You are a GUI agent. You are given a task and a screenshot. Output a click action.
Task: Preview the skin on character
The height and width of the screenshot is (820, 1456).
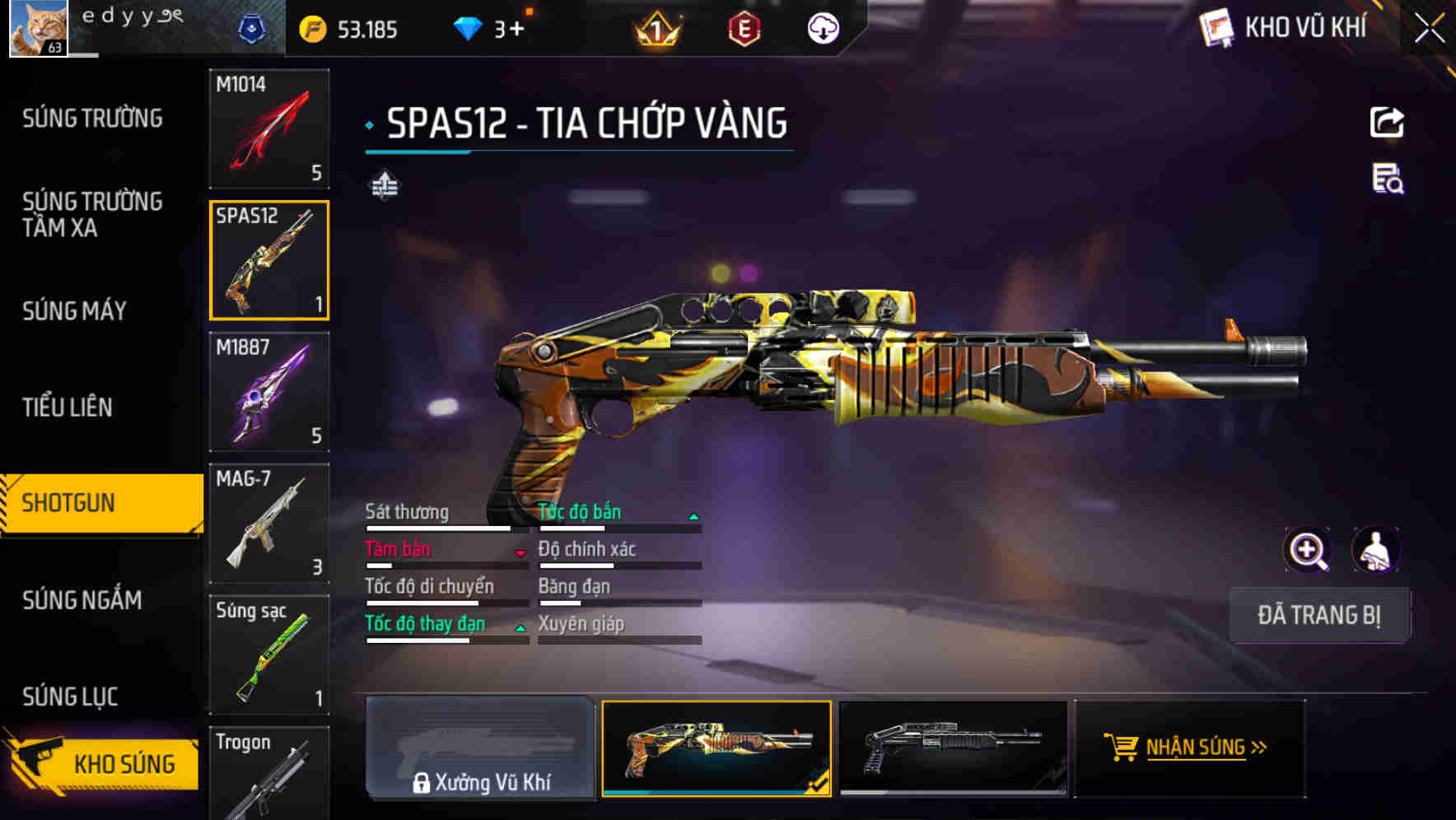pyautogui.click(x=1375, y=550)
